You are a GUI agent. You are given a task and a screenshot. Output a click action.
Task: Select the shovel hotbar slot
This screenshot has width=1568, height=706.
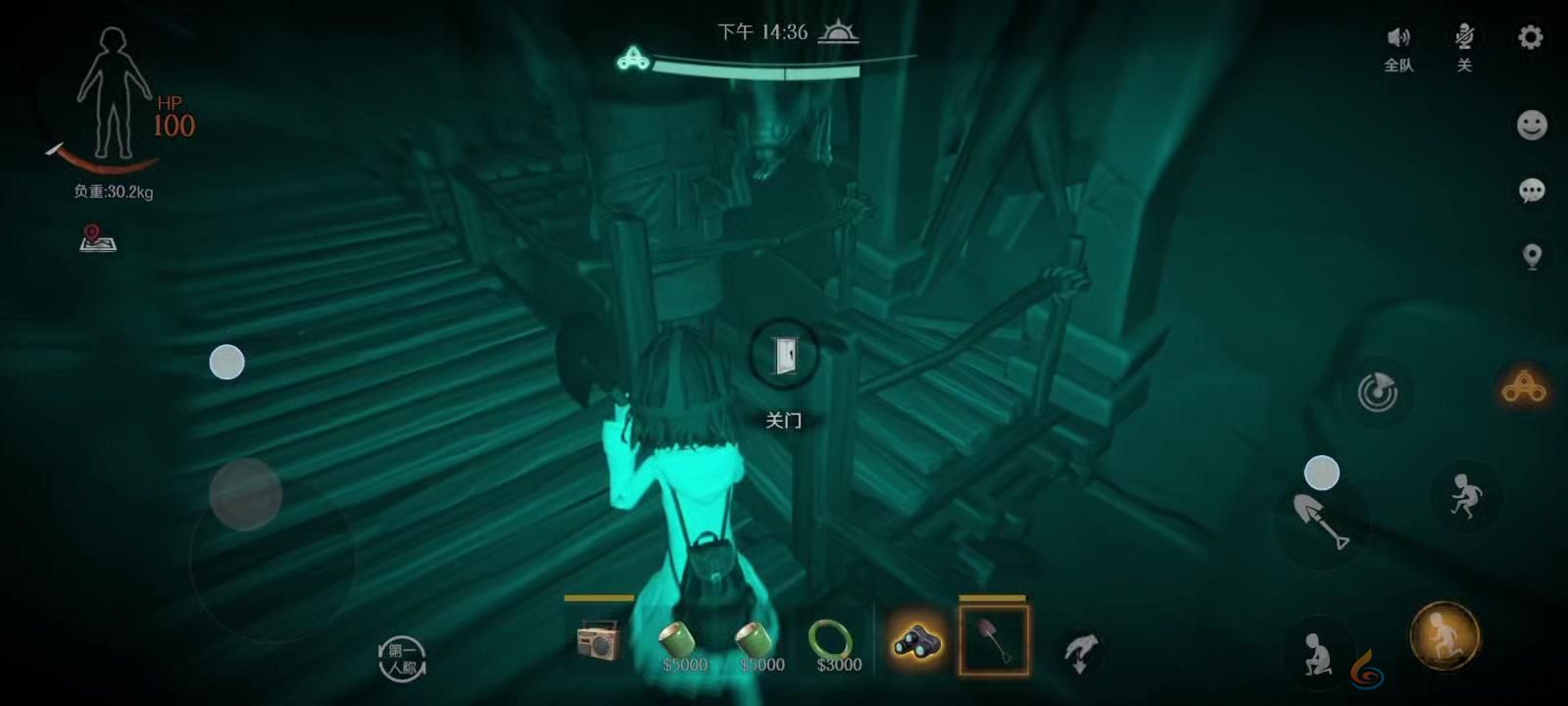click(994, 640)
